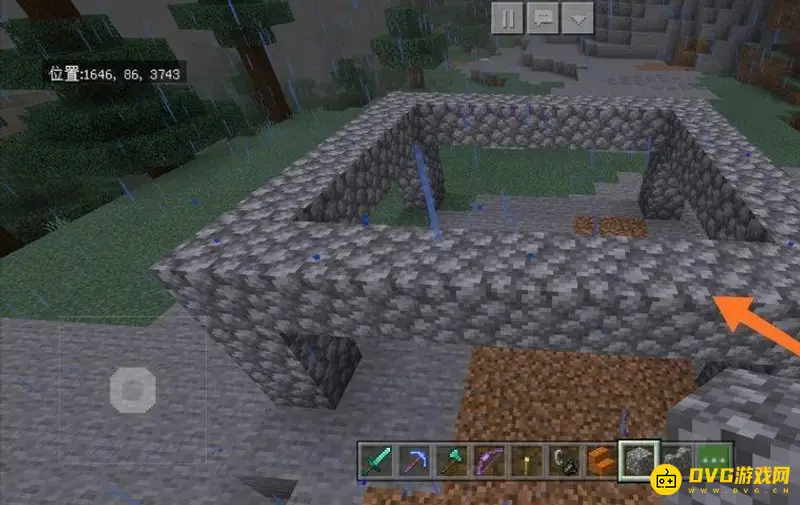Click the downward triangle button
The height and width of the screenshot is (505, 800).
(x=576, y=17)
